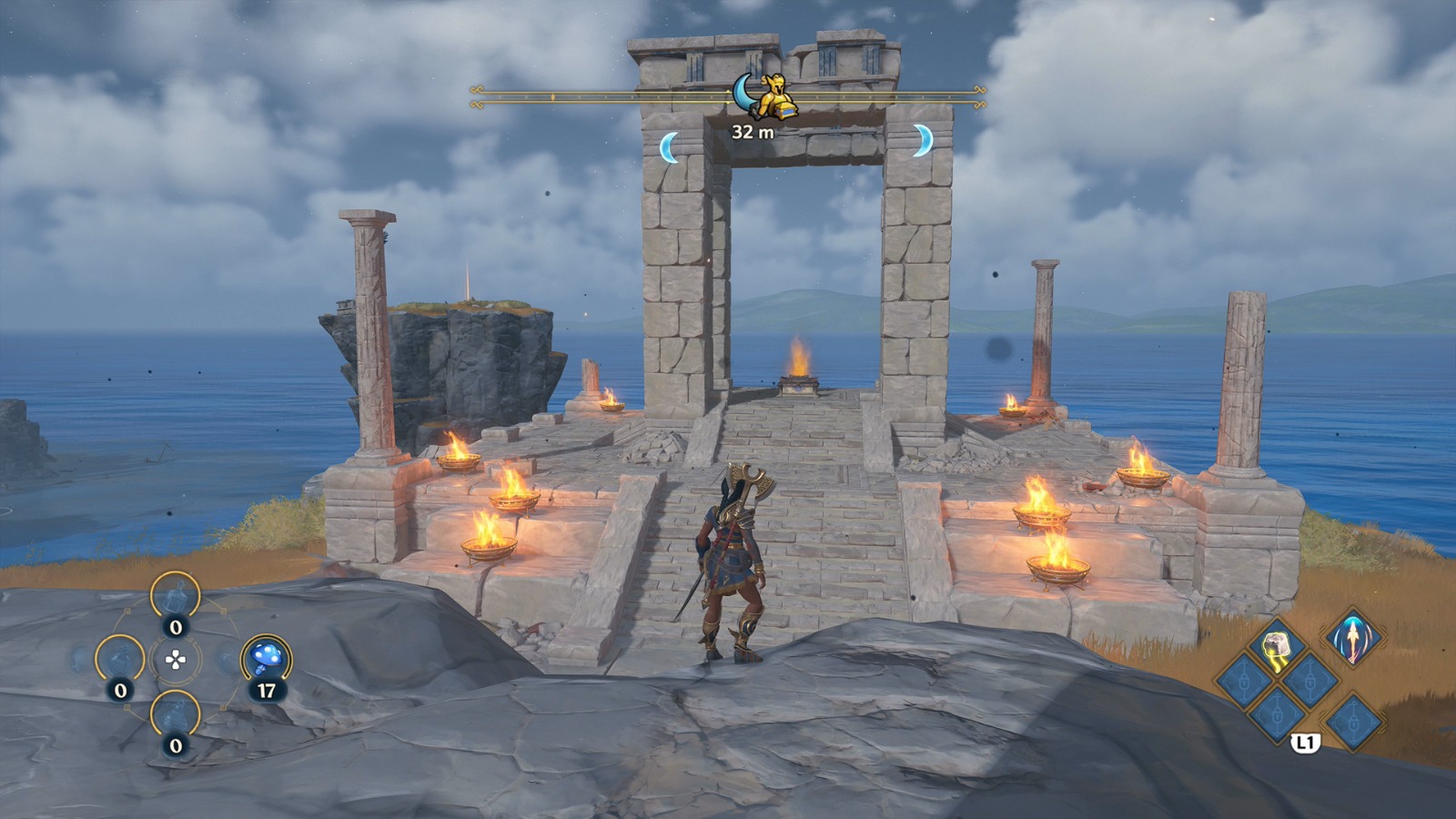Click the L1 button prompt
Viewport: 1456px width, 819px height.
pyautogui.click(x=1305, y=743)
